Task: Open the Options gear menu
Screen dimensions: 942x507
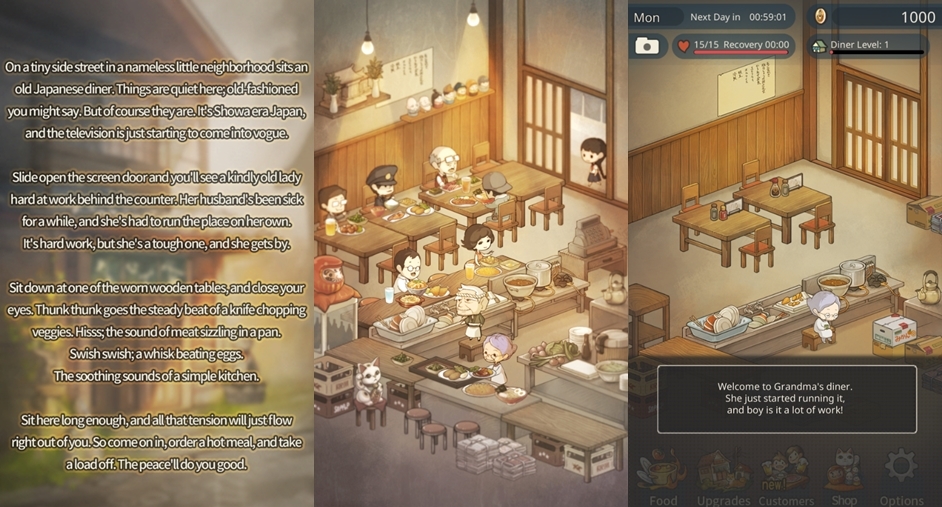Action: (x=901, y=474)
